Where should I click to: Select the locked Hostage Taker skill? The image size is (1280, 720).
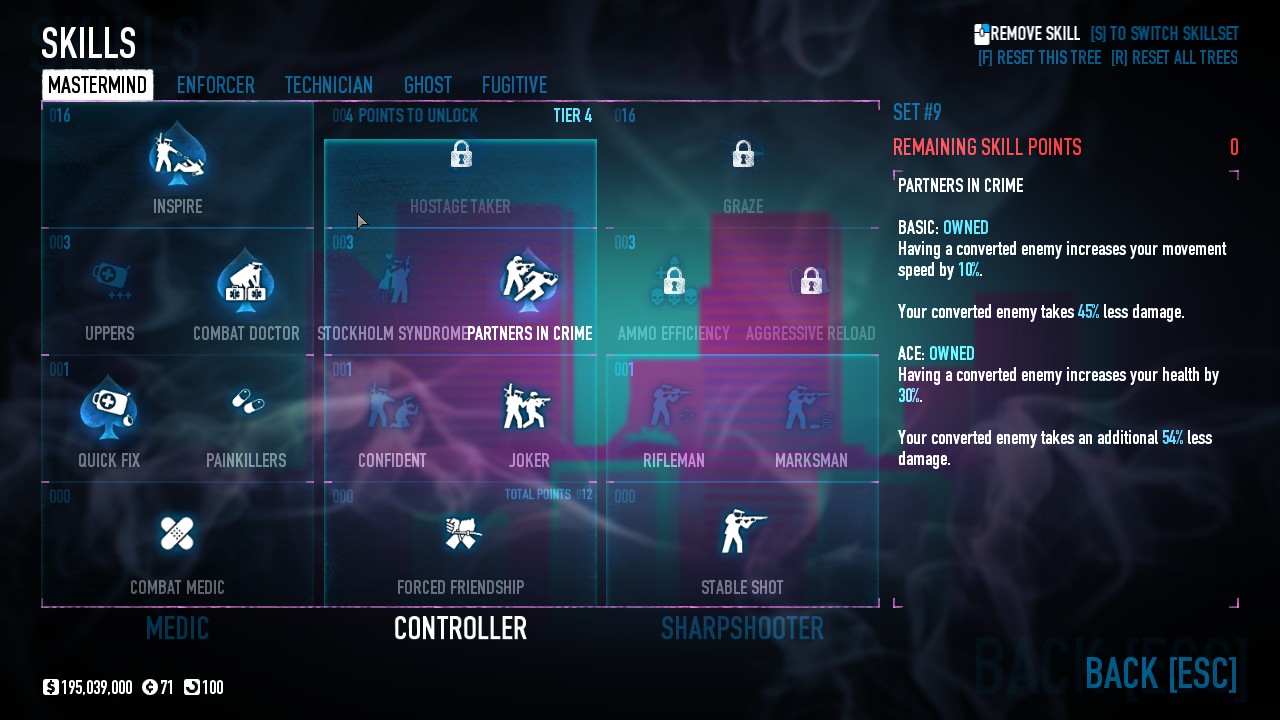(460, 155)
